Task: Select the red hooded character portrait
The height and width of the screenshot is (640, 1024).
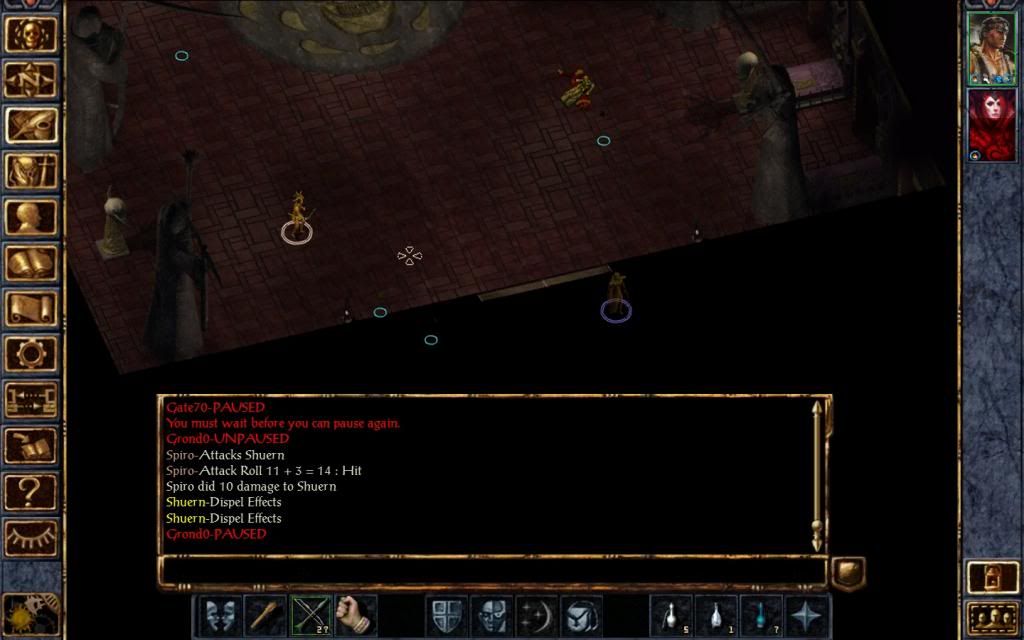Action: (x=991, y=124)
